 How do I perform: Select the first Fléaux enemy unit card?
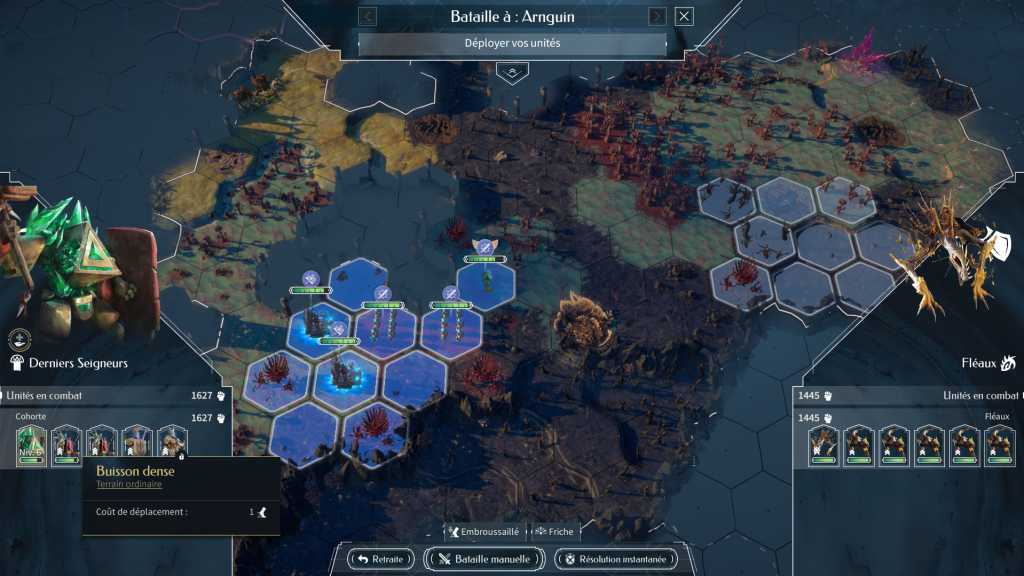823,446
